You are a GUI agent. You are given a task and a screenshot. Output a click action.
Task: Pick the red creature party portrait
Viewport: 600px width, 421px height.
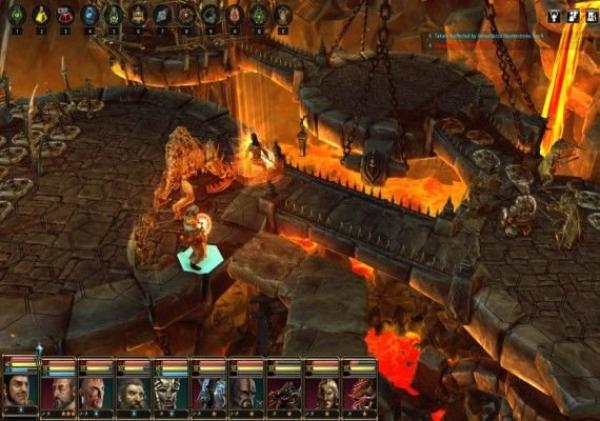coord(359,389)
